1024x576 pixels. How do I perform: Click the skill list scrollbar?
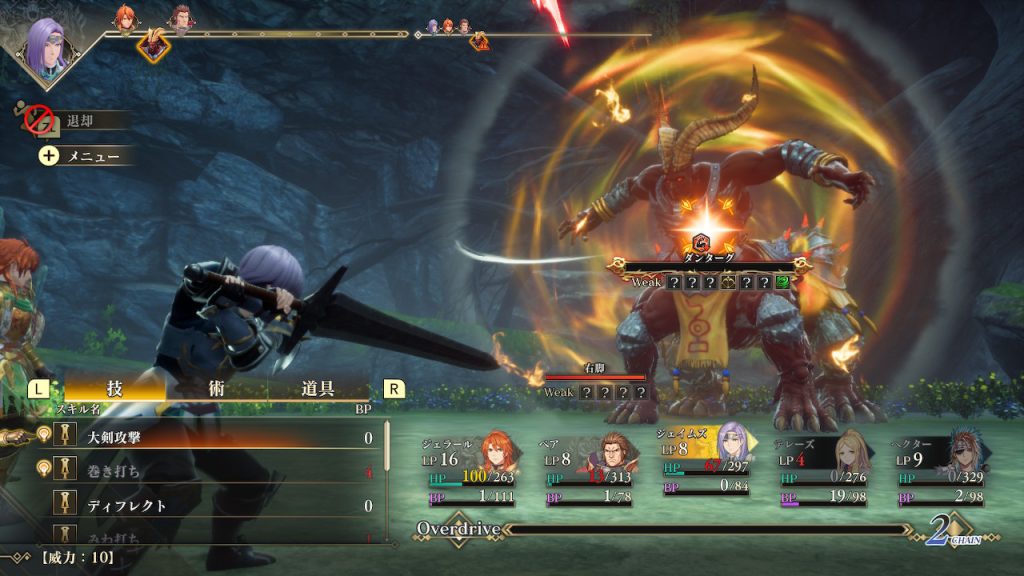click(x=388, y=470)
